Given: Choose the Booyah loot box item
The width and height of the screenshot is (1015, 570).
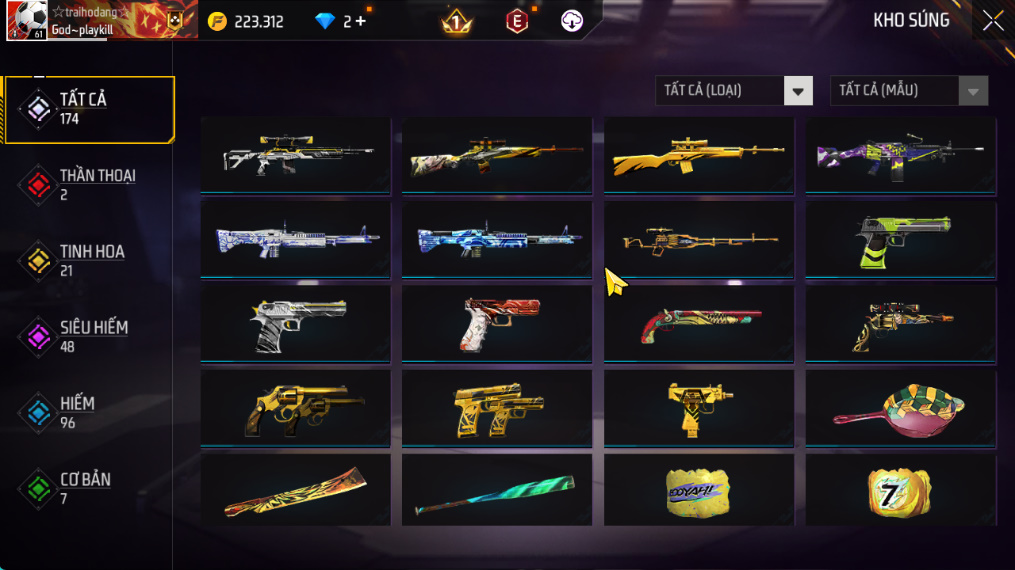Looking at the screenshot, I should pyautogui.click(x=699, y=490).
